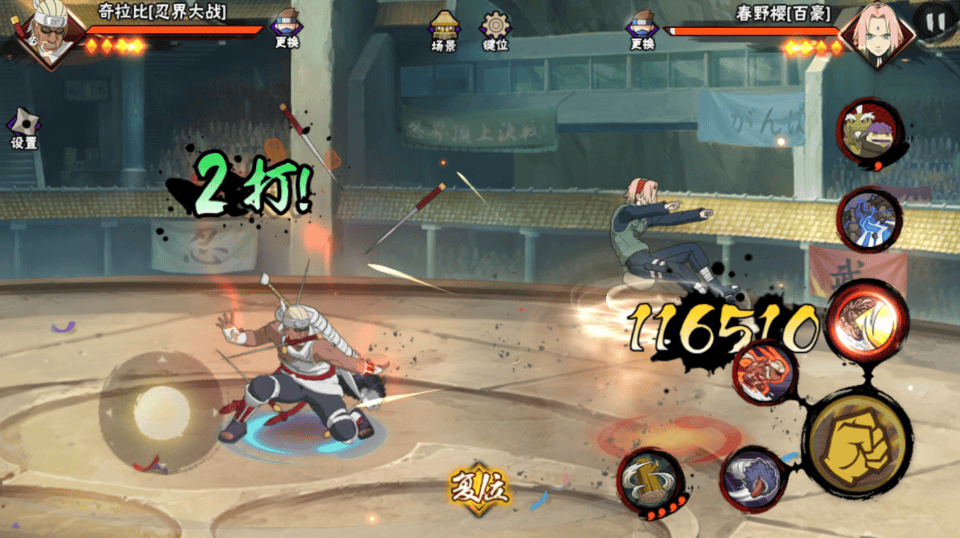Summon the toad with purple partner
The width and height of the screenshot is (960, 538).
coord(868,135)
